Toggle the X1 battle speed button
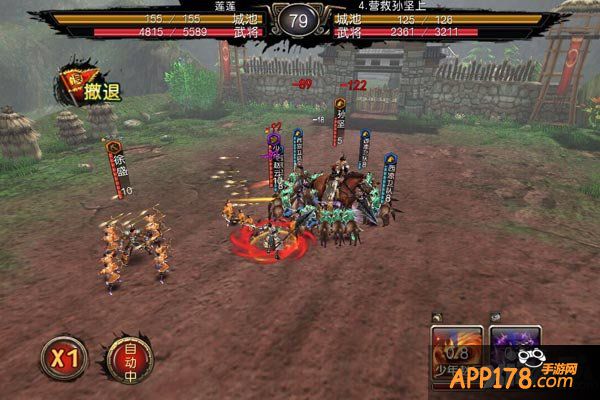600x400 pixels. click(65, 358)
